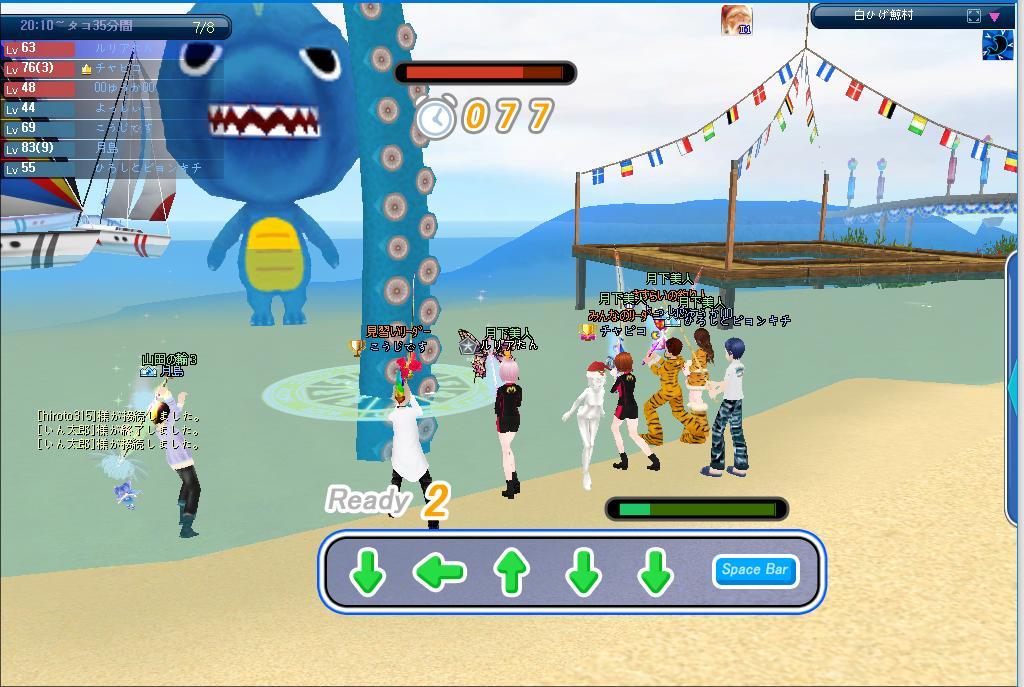Toggle the fullscreen brackets icon in location bar
The image size is (1024, 687).
[x=974, y=16]
